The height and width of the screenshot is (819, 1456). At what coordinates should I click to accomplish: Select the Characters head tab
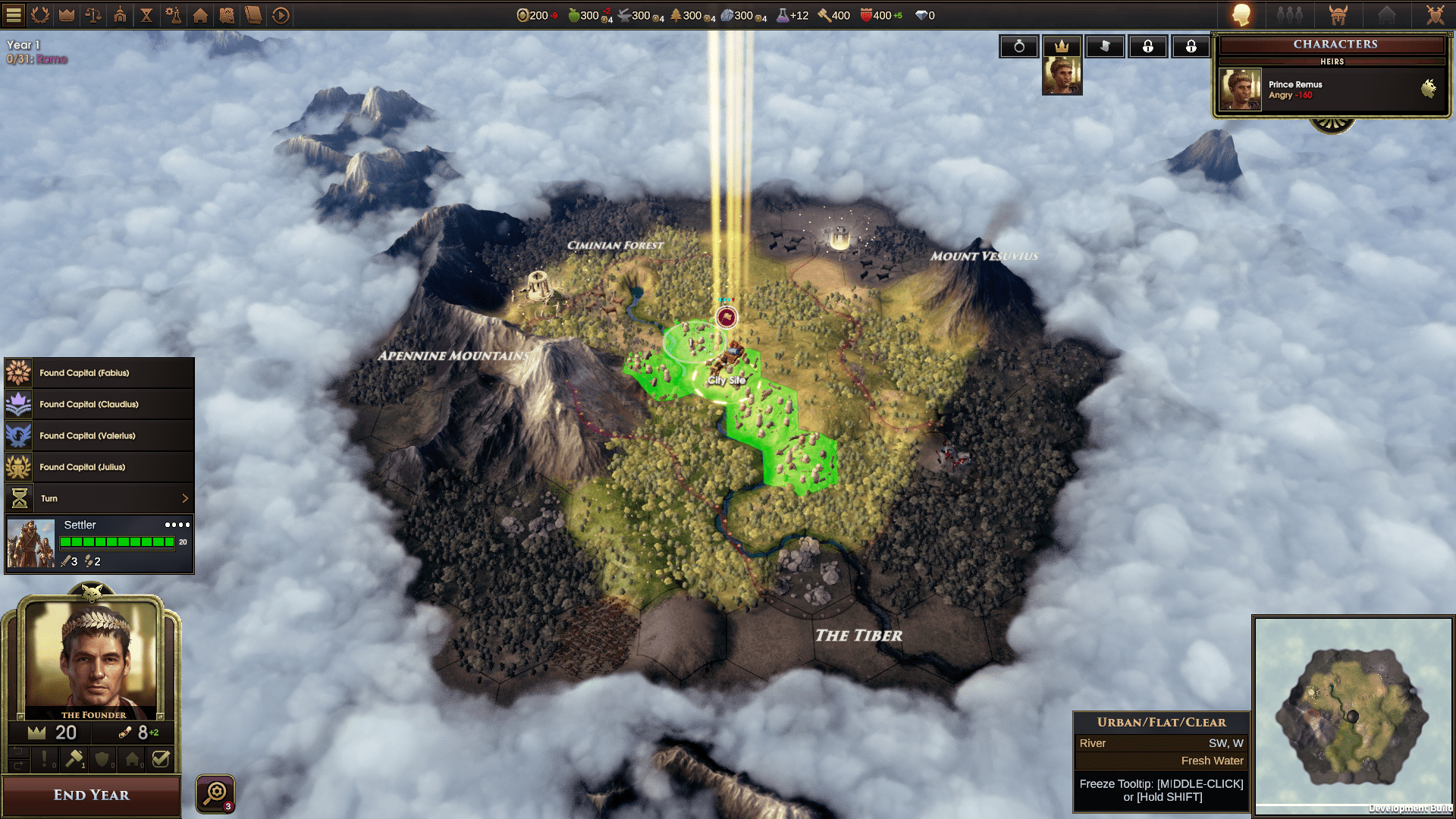1241,14
